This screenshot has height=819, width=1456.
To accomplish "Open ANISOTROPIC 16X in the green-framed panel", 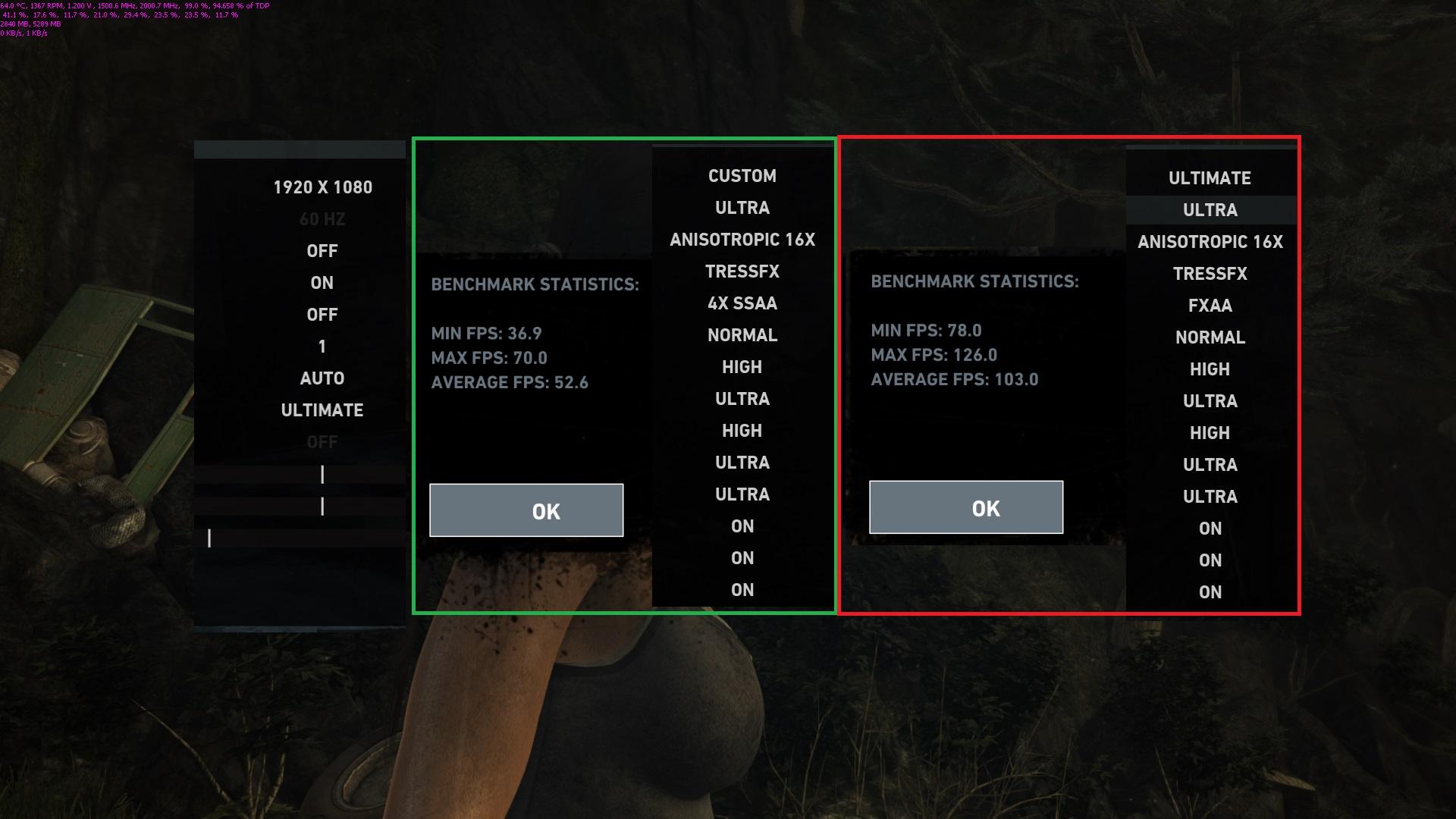I will pyautogui.click(x=742, y=240).
